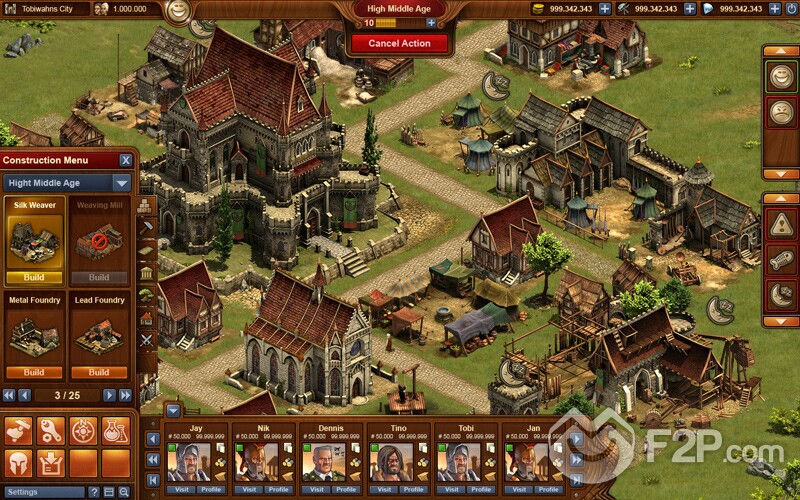Screen dimensions: 800x500
Task: Open the Hight Middle Age dropdown
Action: click(121, 184)
